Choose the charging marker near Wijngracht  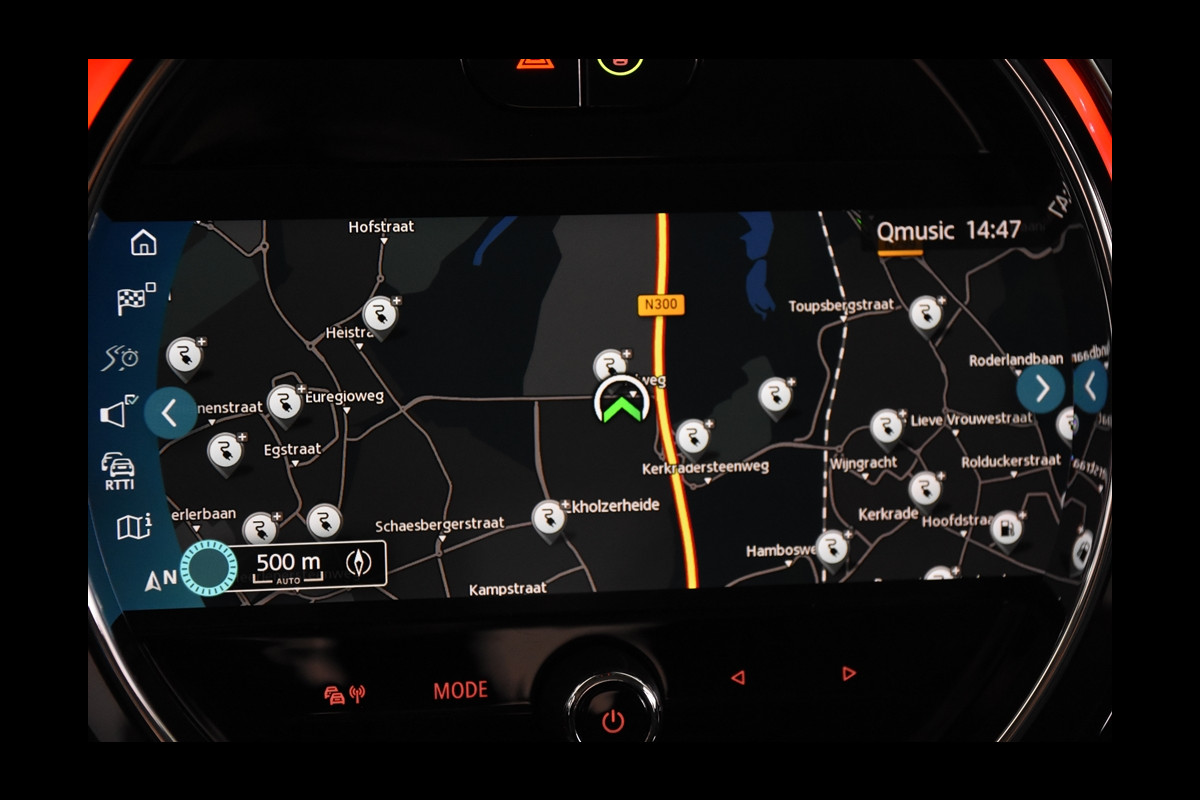[925, 489]
